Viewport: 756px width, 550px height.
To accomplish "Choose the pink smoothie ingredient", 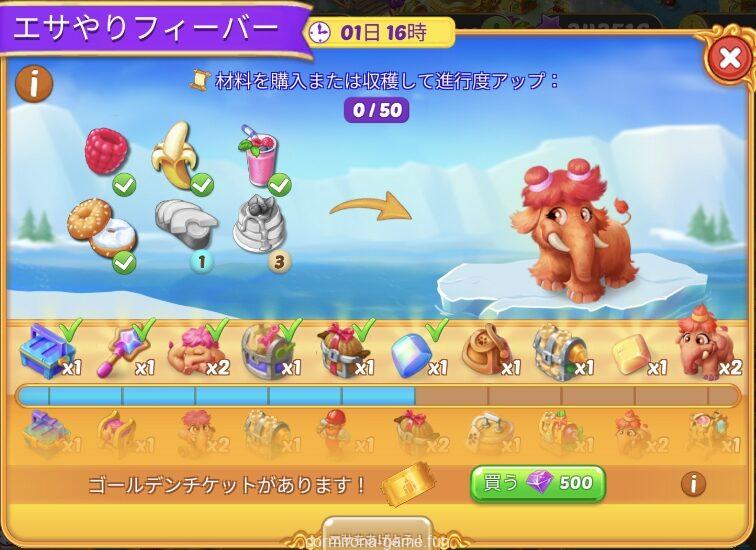I will click(x=258, y=154).
